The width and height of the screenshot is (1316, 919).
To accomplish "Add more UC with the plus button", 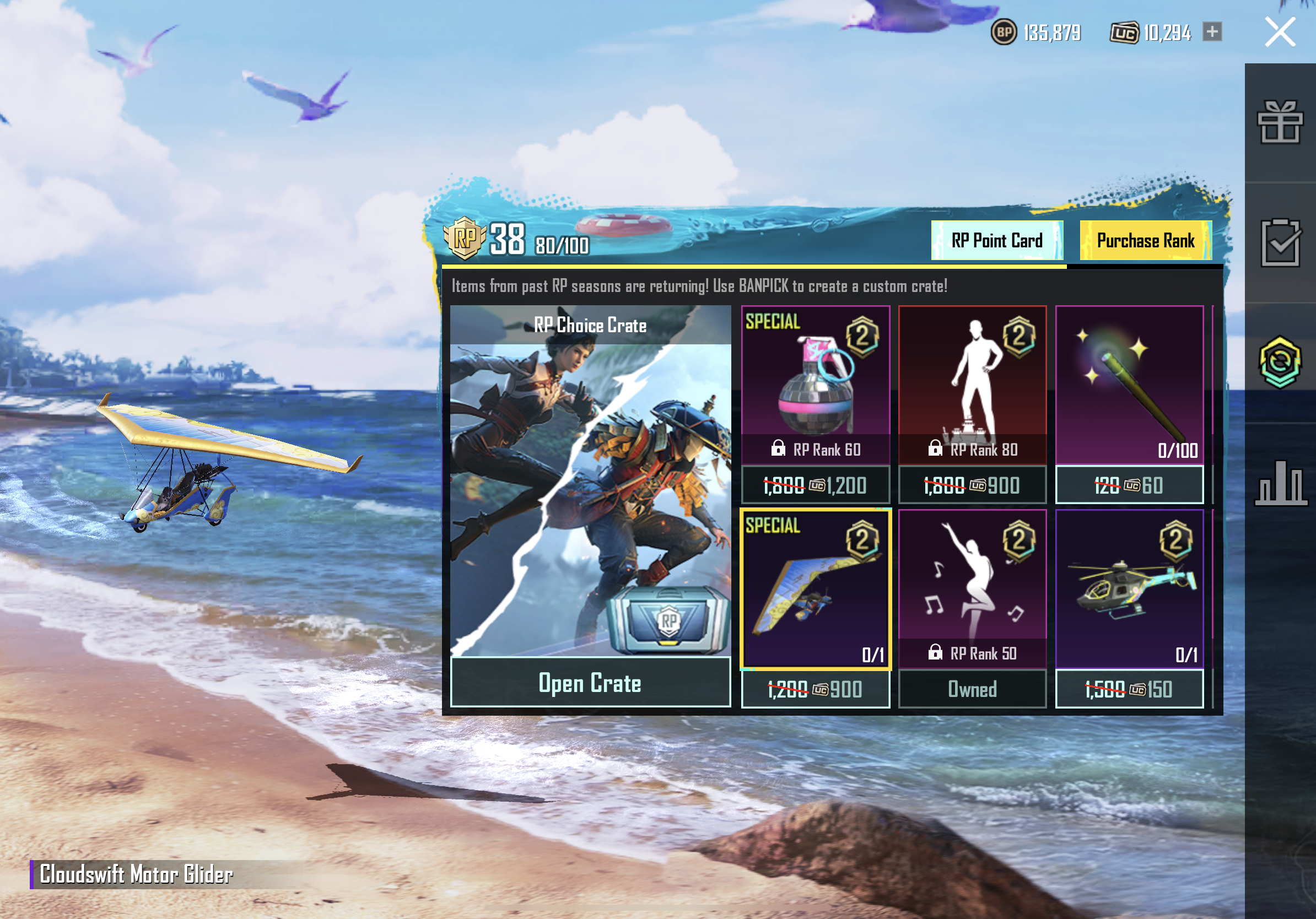I will [x=1212, y=31].
